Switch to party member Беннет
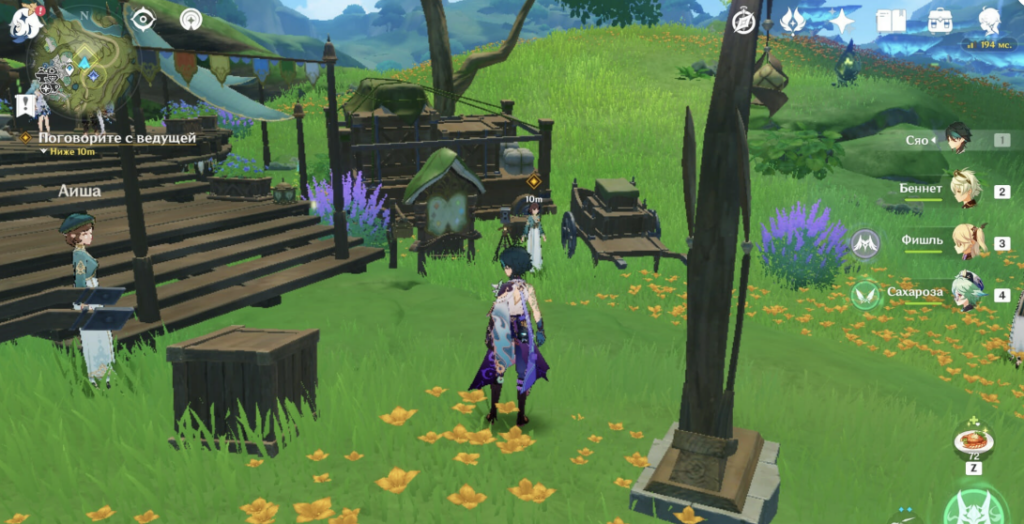The image size is (1024, 524). pos(964,190)
